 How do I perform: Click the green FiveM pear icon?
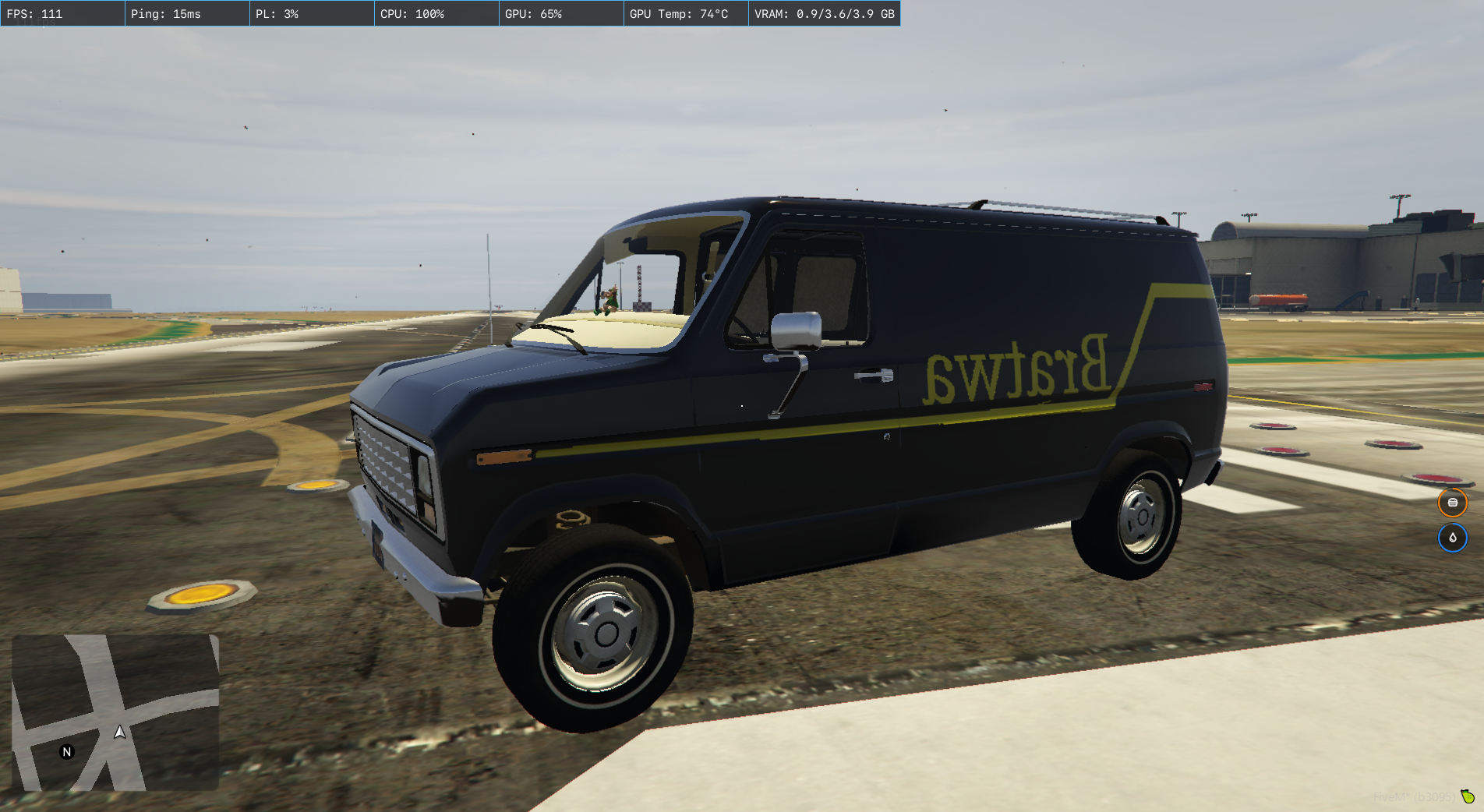(x=1468, y=796)
